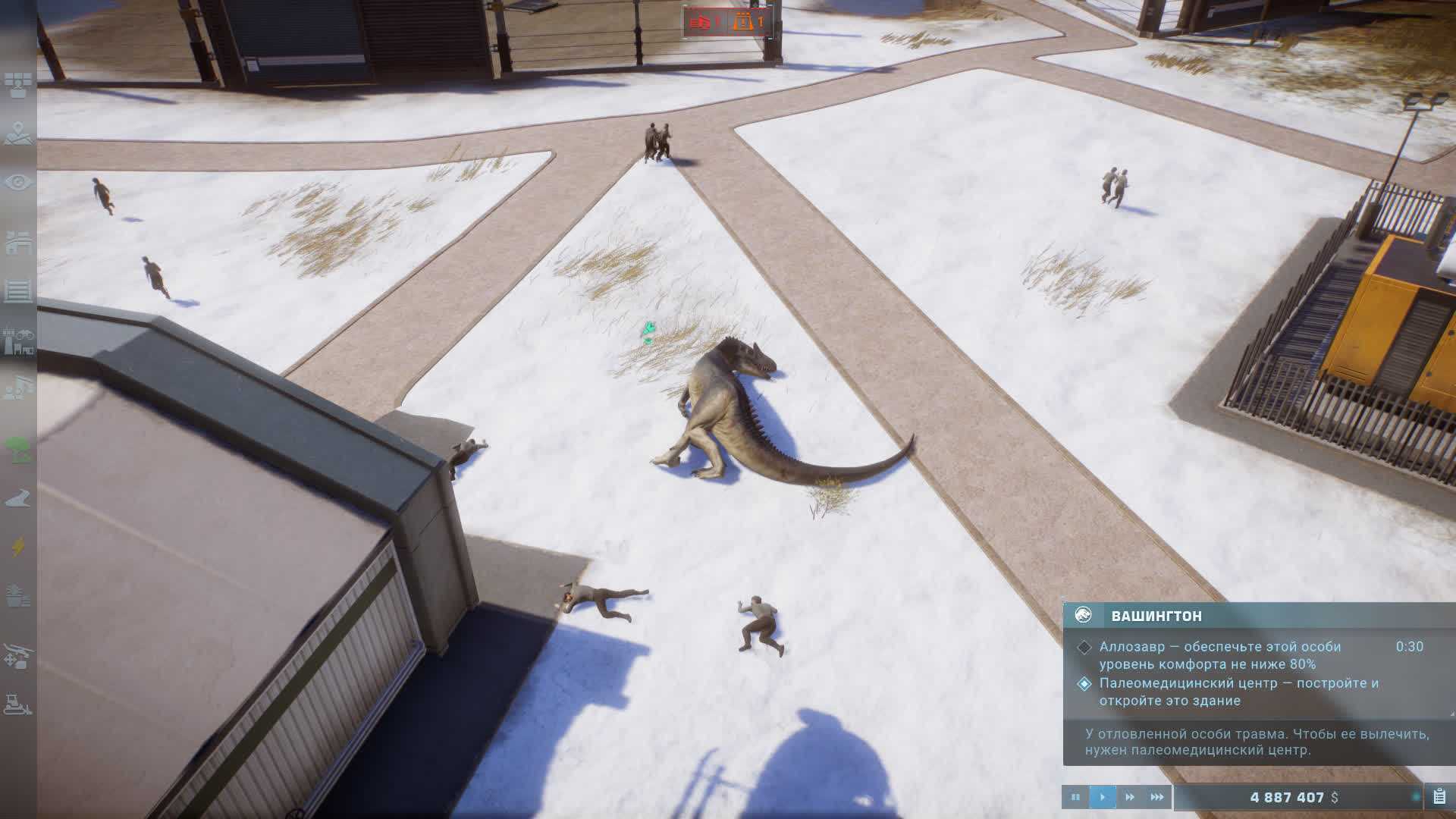Viewport: 1456px width, 819px height.
Task: Pause the game simulation
Action: [1075, 797]
